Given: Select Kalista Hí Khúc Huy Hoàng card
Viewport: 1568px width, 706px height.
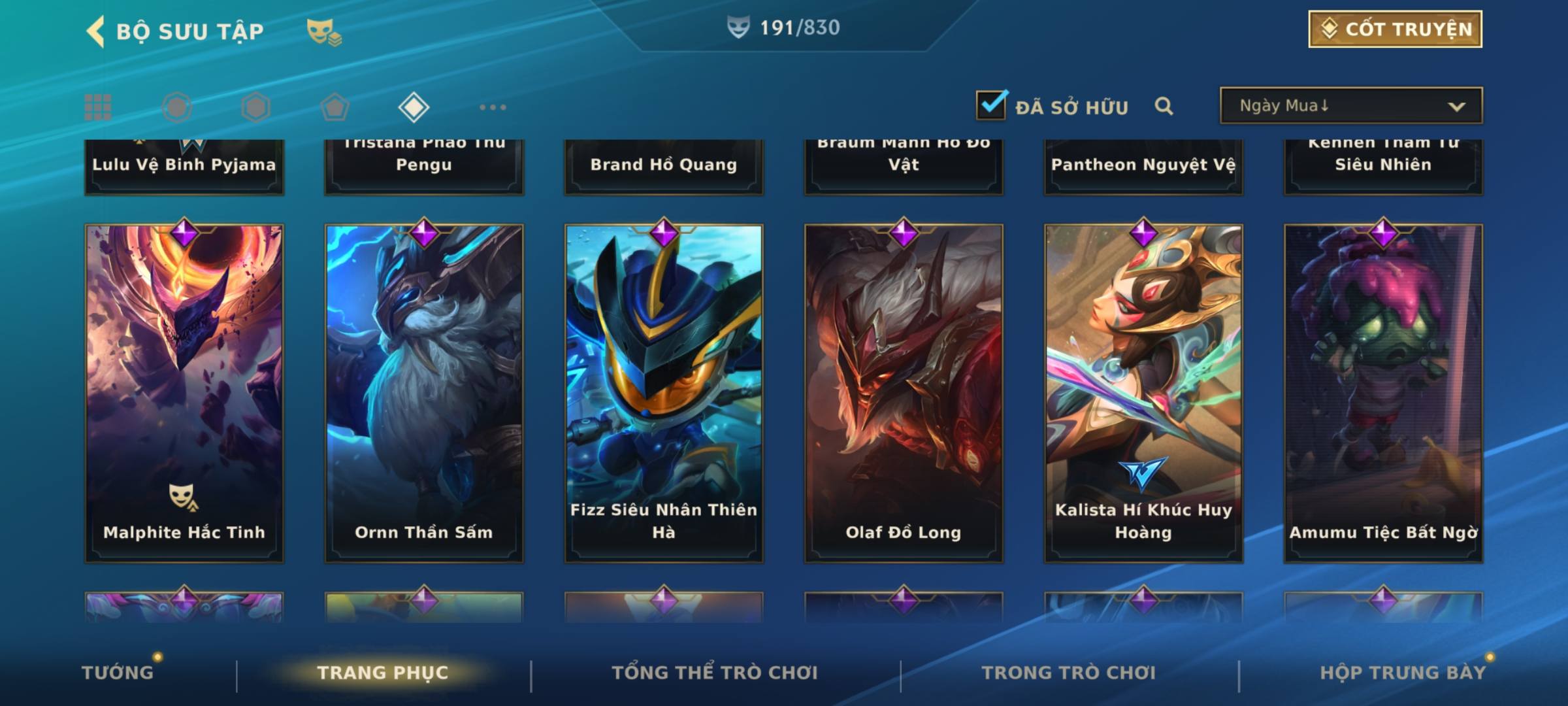Looking at the screenshot, I should (1143, 392).
